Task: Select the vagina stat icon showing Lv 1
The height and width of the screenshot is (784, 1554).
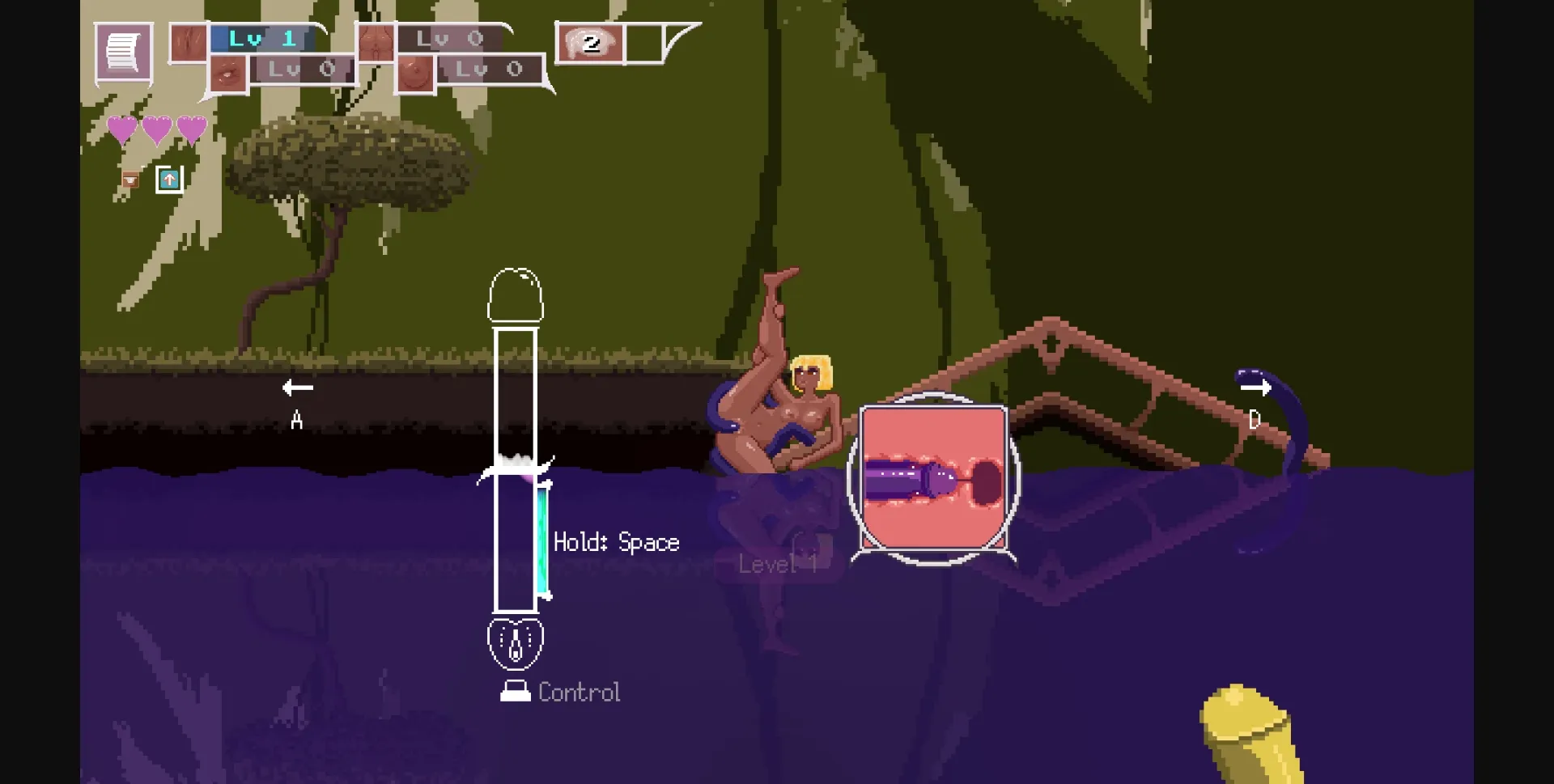Action: [188, 40]
